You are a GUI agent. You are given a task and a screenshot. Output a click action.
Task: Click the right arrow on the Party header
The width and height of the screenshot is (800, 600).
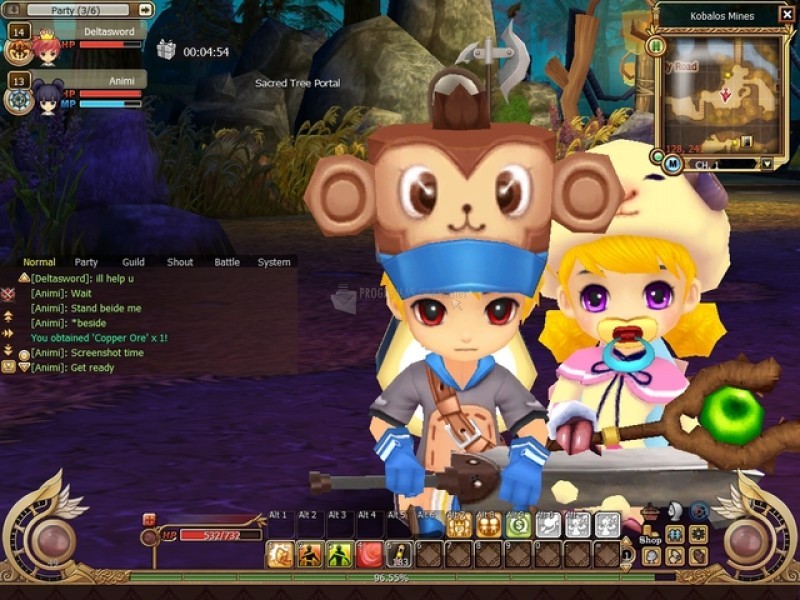(x=145, y=9)
